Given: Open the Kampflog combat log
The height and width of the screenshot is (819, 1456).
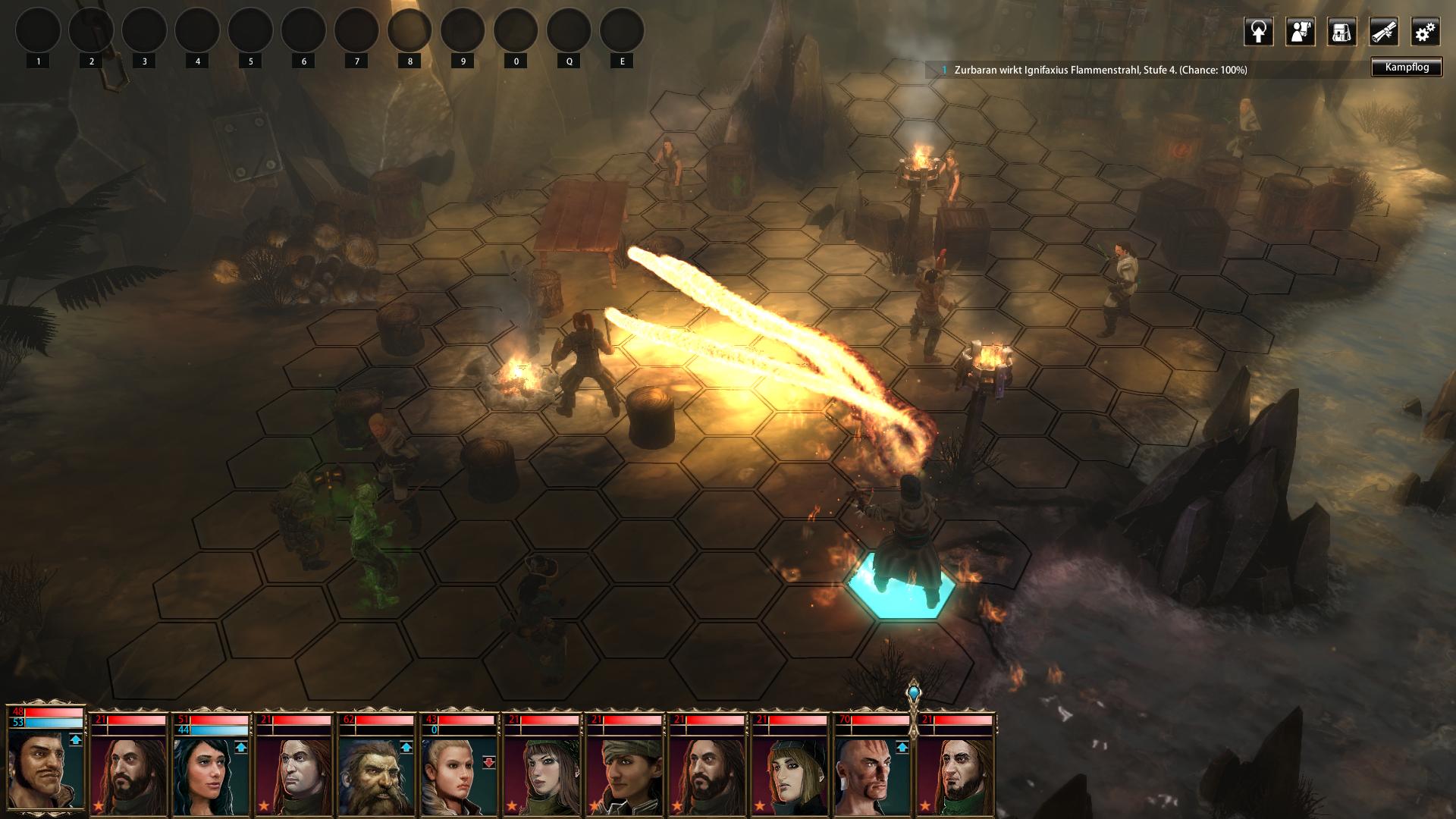Looking at the screenshot, I should (1406, 67).
